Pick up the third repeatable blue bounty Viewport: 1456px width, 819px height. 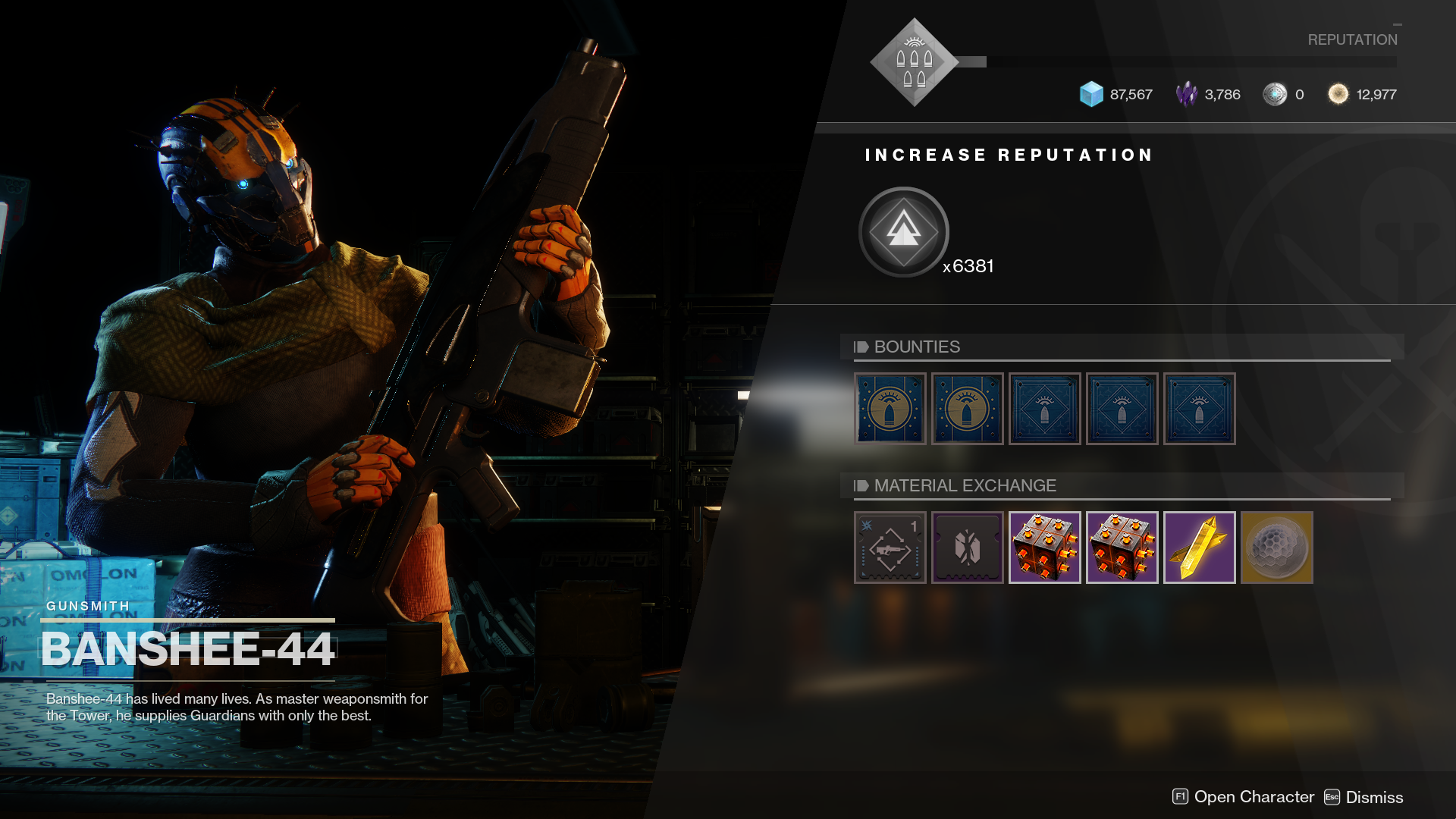tap(1045, 409)
